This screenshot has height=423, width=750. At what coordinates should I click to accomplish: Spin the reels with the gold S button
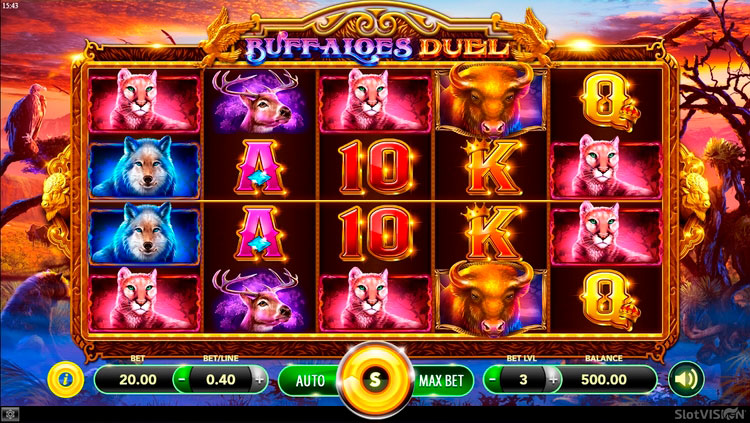[x=375, y=380]
